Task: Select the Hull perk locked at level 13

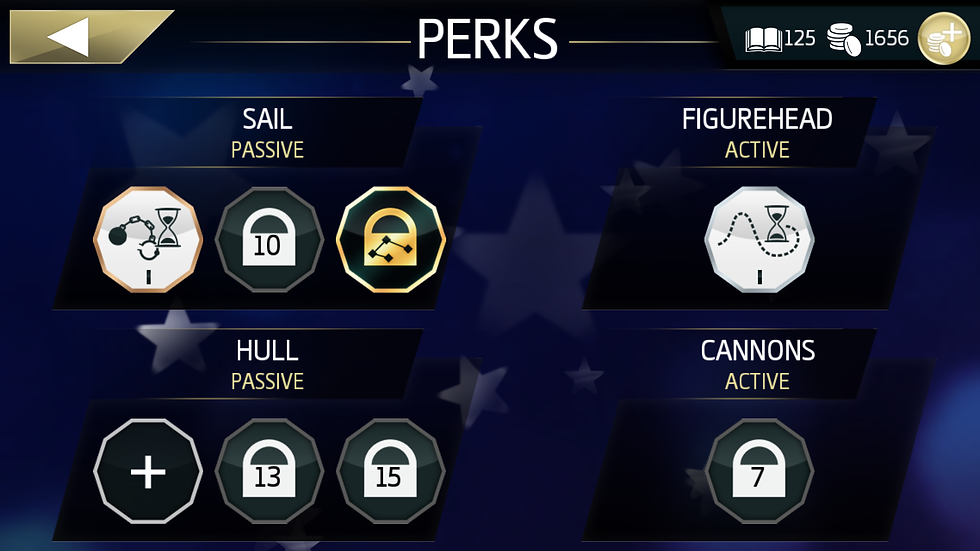Action: (269, 472)
